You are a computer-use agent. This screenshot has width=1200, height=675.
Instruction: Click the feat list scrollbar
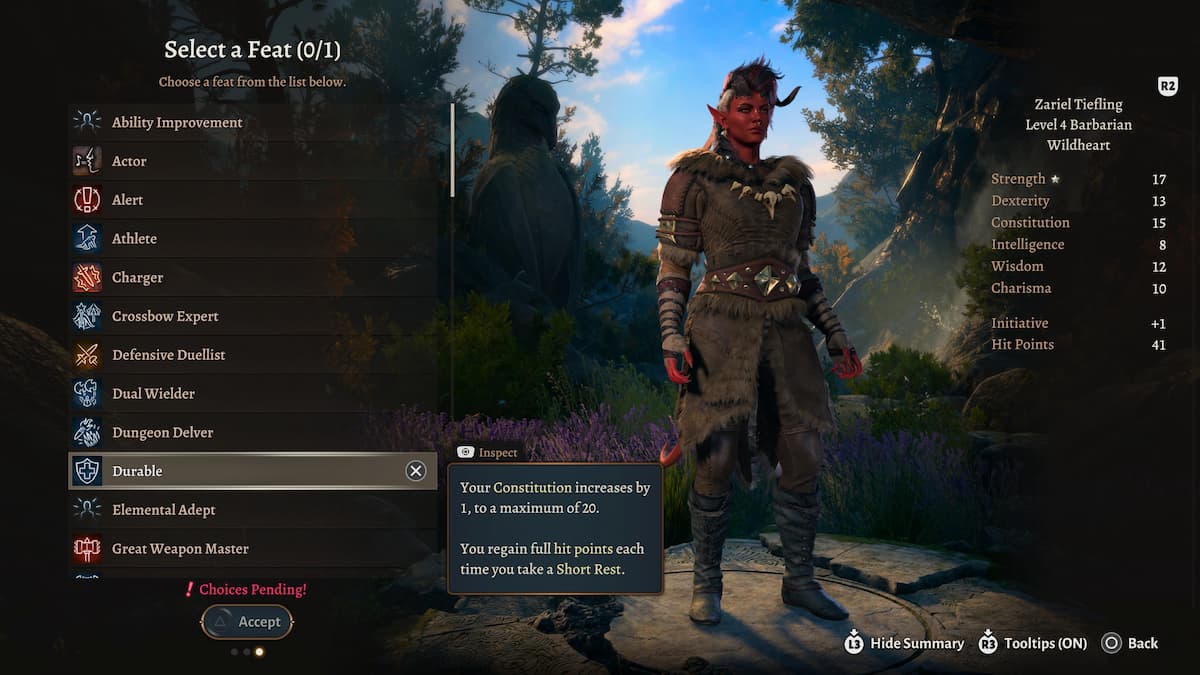pyautogui.click(x=453, y=150)
